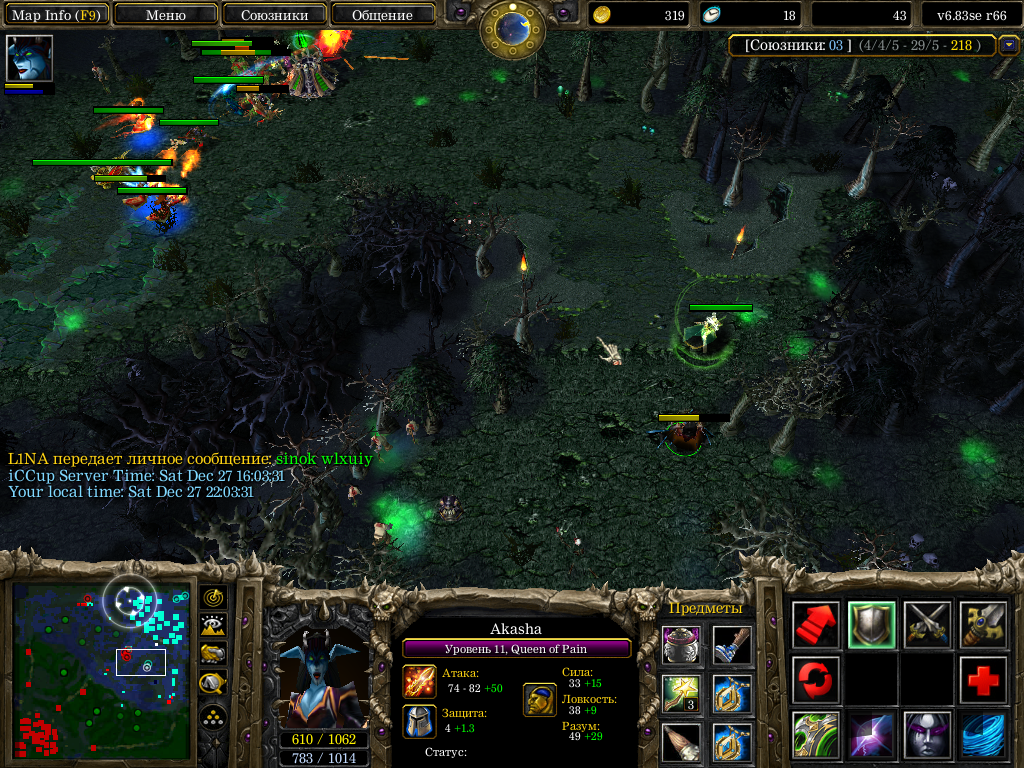Choose the Move command red arrow
This screenshot has width=1024, height=768.
816,625
